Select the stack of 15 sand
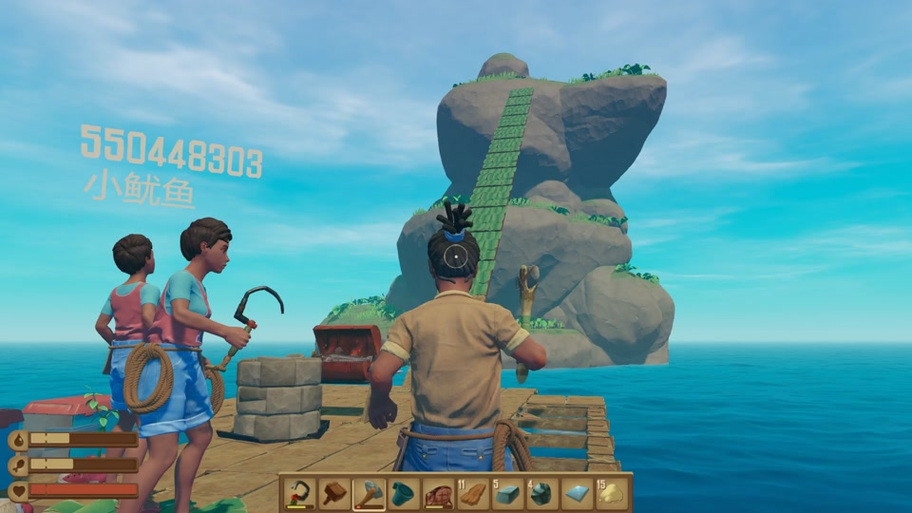Viewport: 912px width, 513px height. pos(612,493)
